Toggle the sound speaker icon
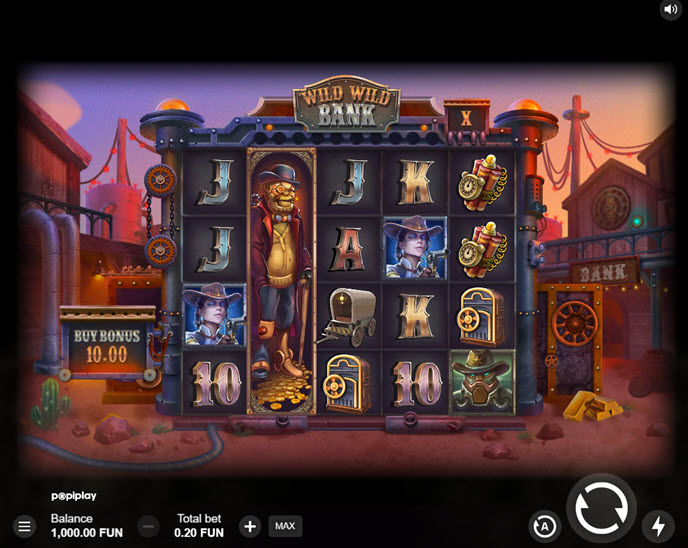 click(670, 10)
